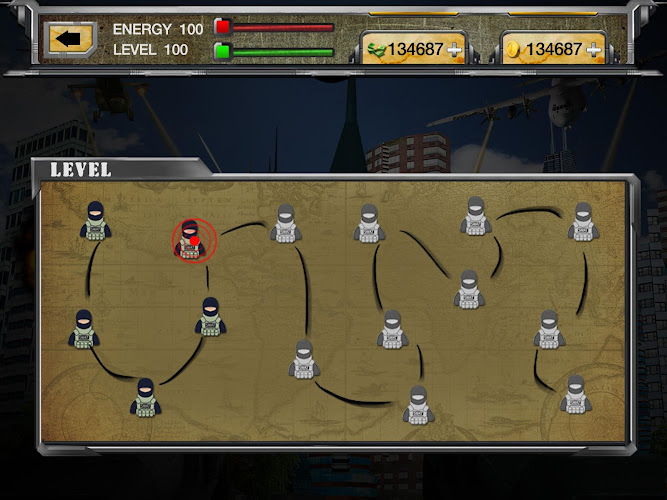This screenshot has height=500, width=667.
Task: Buy more gold coins via plus button
Action: [594, 50]
